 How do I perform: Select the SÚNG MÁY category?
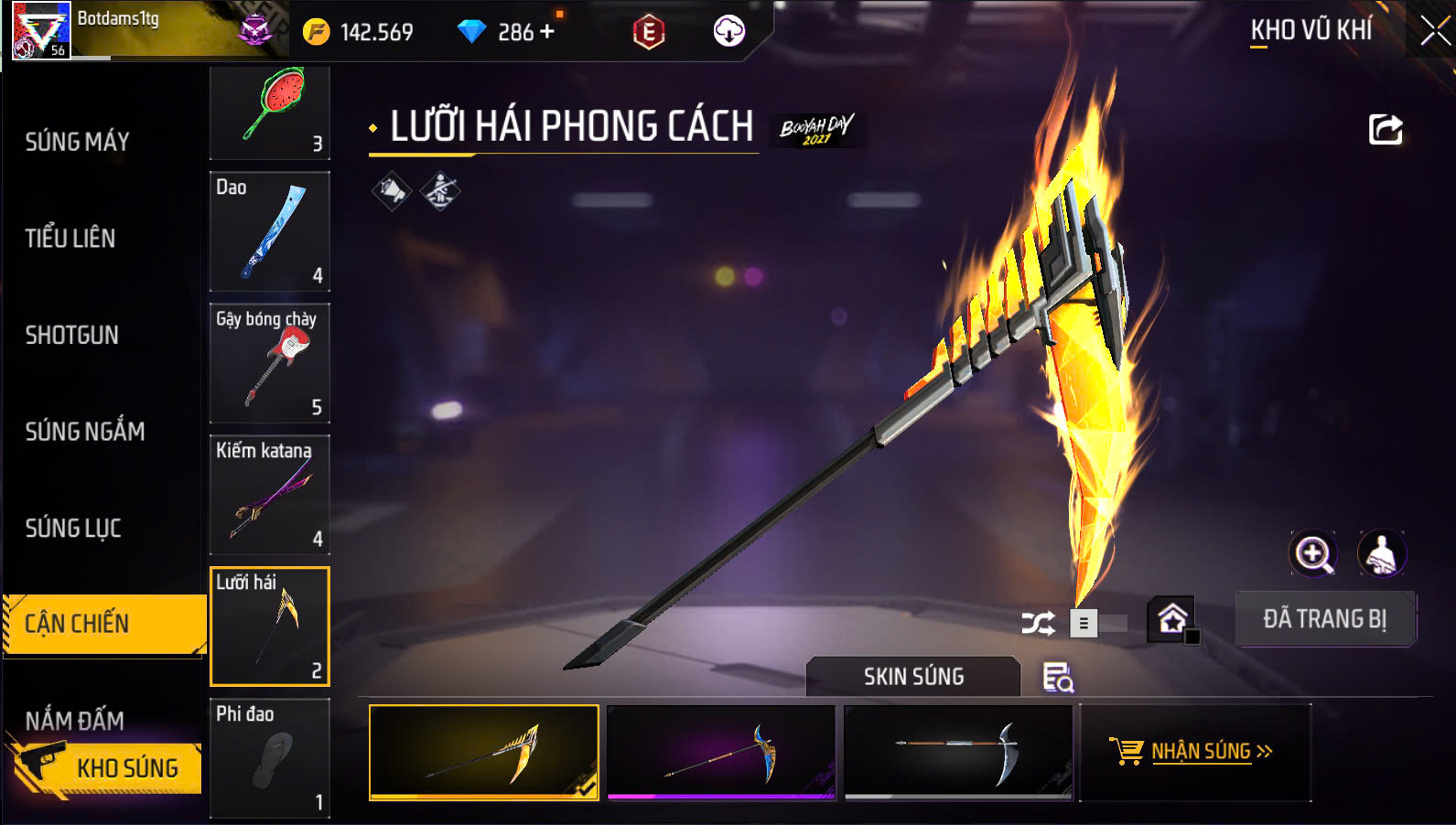point(78,142)
